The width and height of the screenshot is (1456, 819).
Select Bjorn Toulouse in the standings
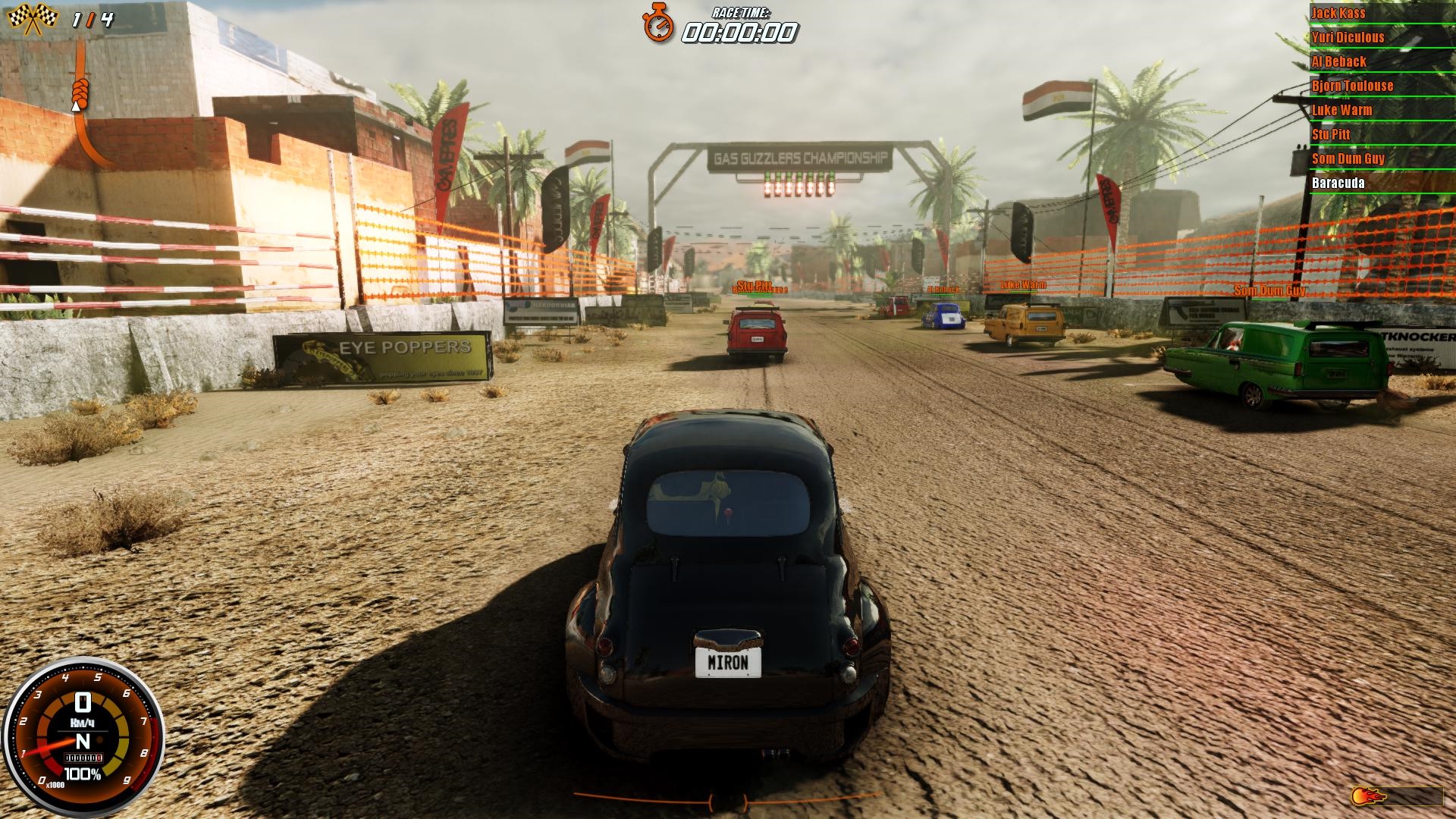click(x=1352, y=86)
